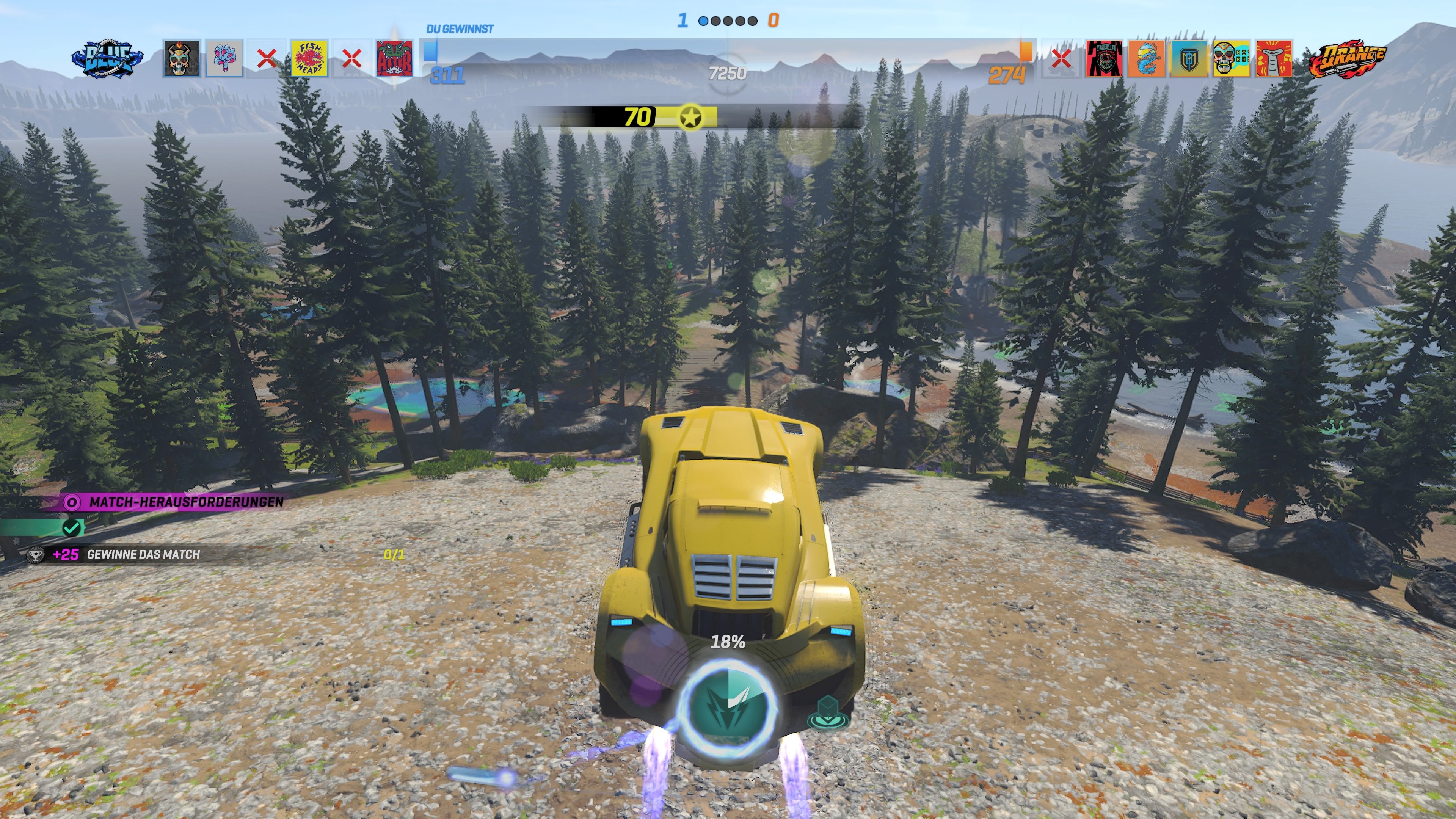Image resolution: width=1456 pixels, height=819 pixels.
Task: Select the Alpha Mile badge avatar
Action: click(x=1104, y=58)
